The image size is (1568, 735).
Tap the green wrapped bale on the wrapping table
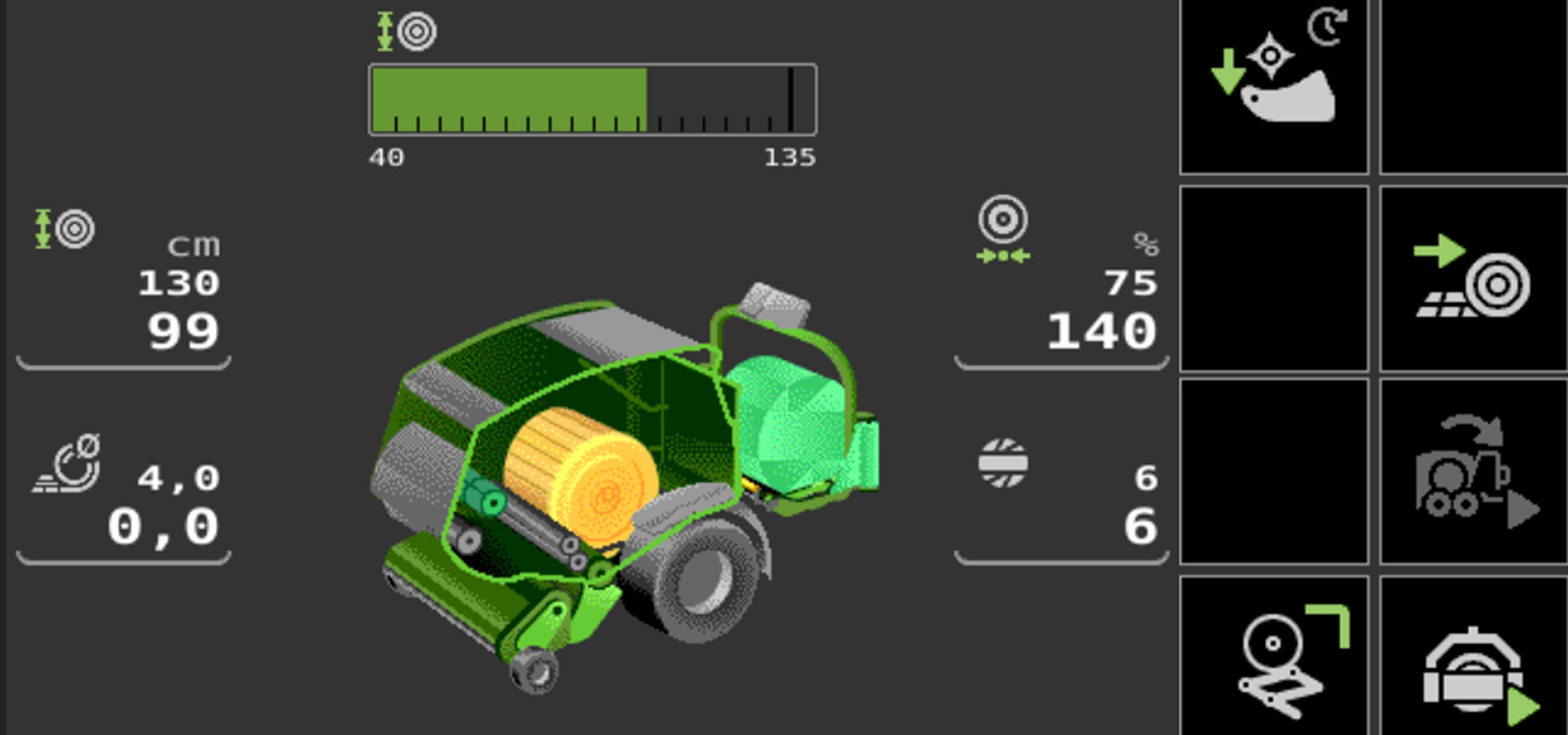coord(790,423)
